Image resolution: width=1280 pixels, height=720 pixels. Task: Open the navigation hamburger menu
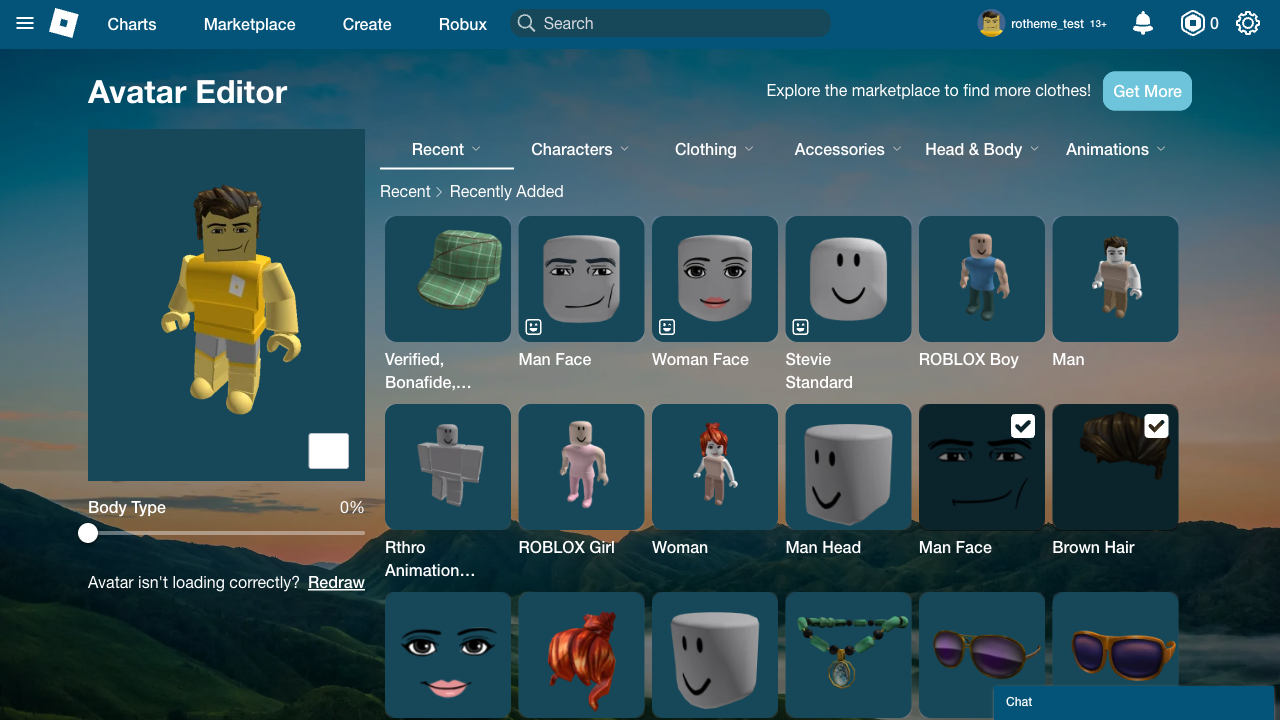[x=24, y=24]
